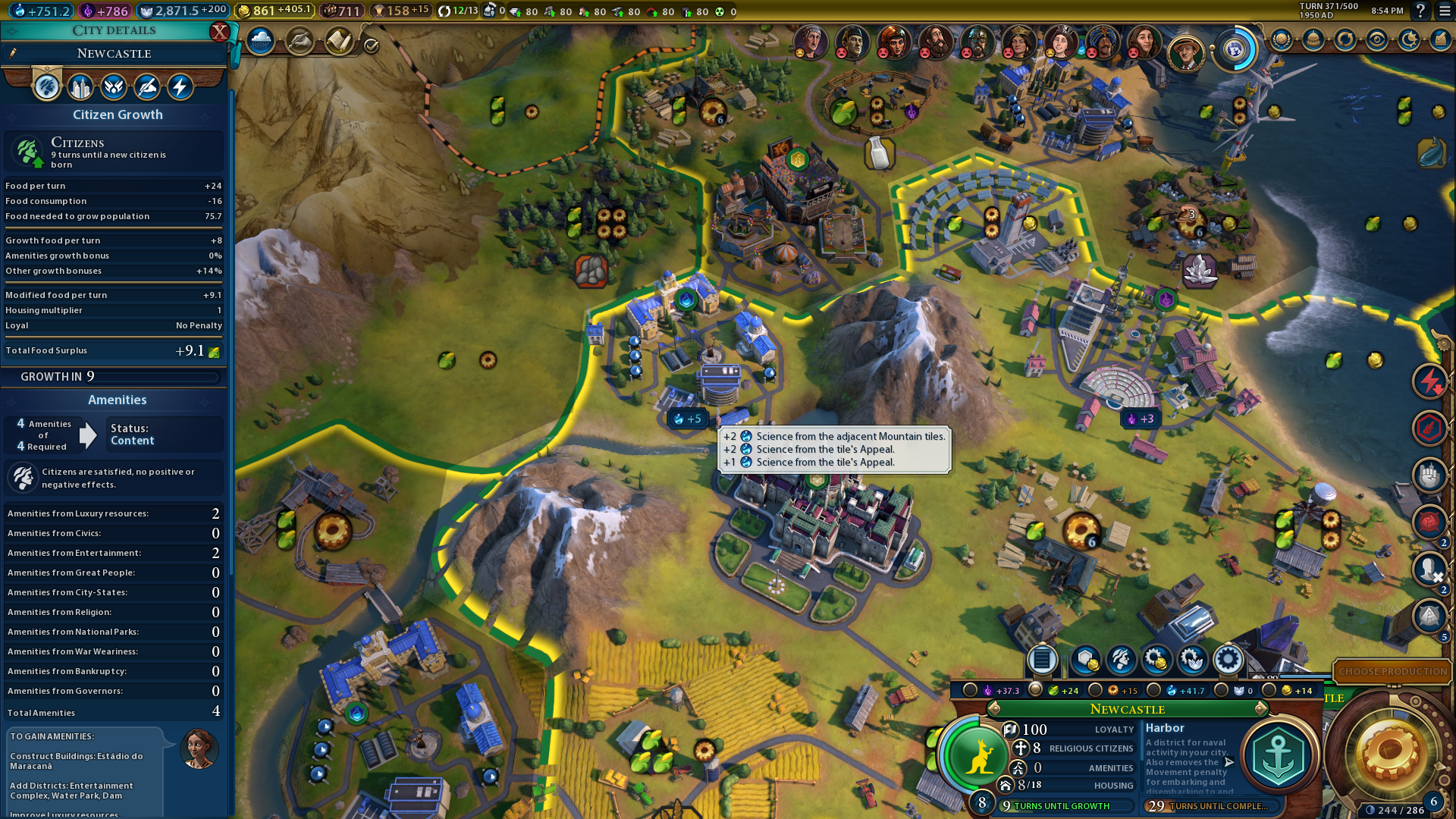Screen dimensions: 1456x819
Task: Open the main game menu
Action: point(1445,11)
